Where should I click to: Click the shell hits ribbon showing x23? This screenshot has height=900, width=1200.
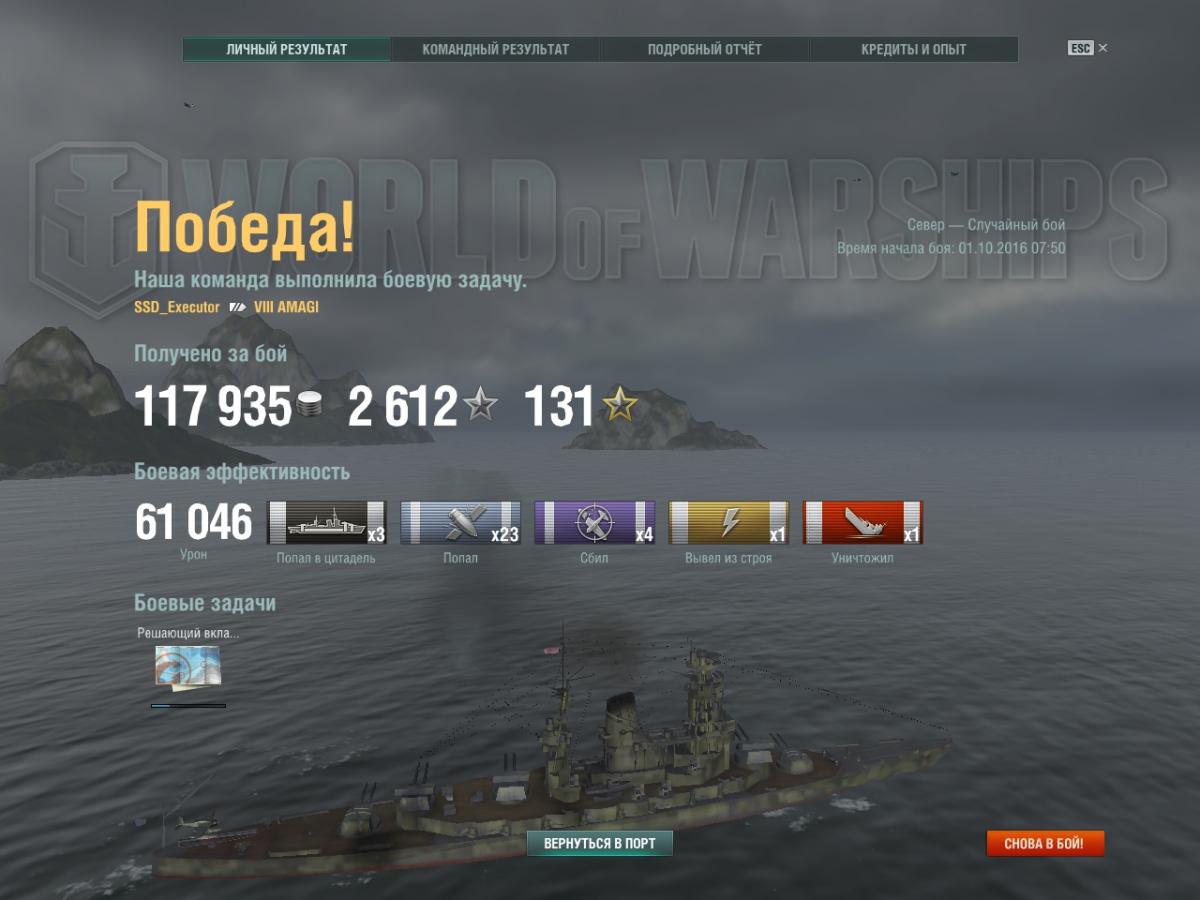[x=461, y=523]
